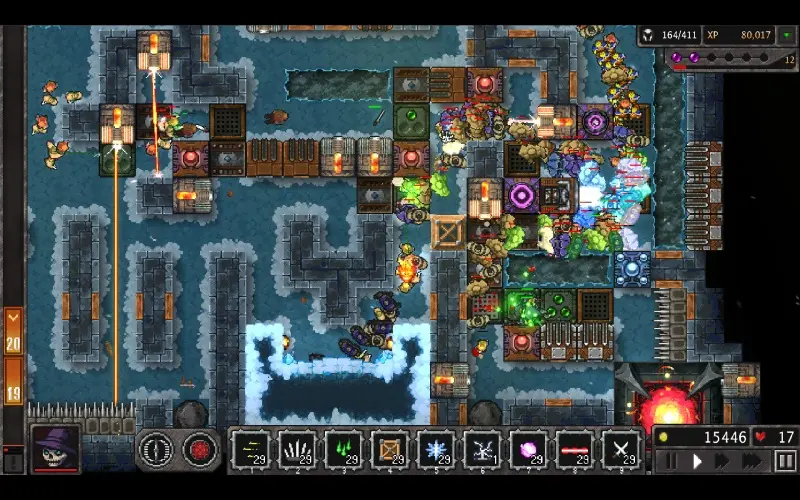Pick the purple orb trap slot
Image resolution: width=800 pixels, height=500 pixels.
point(529,450)
